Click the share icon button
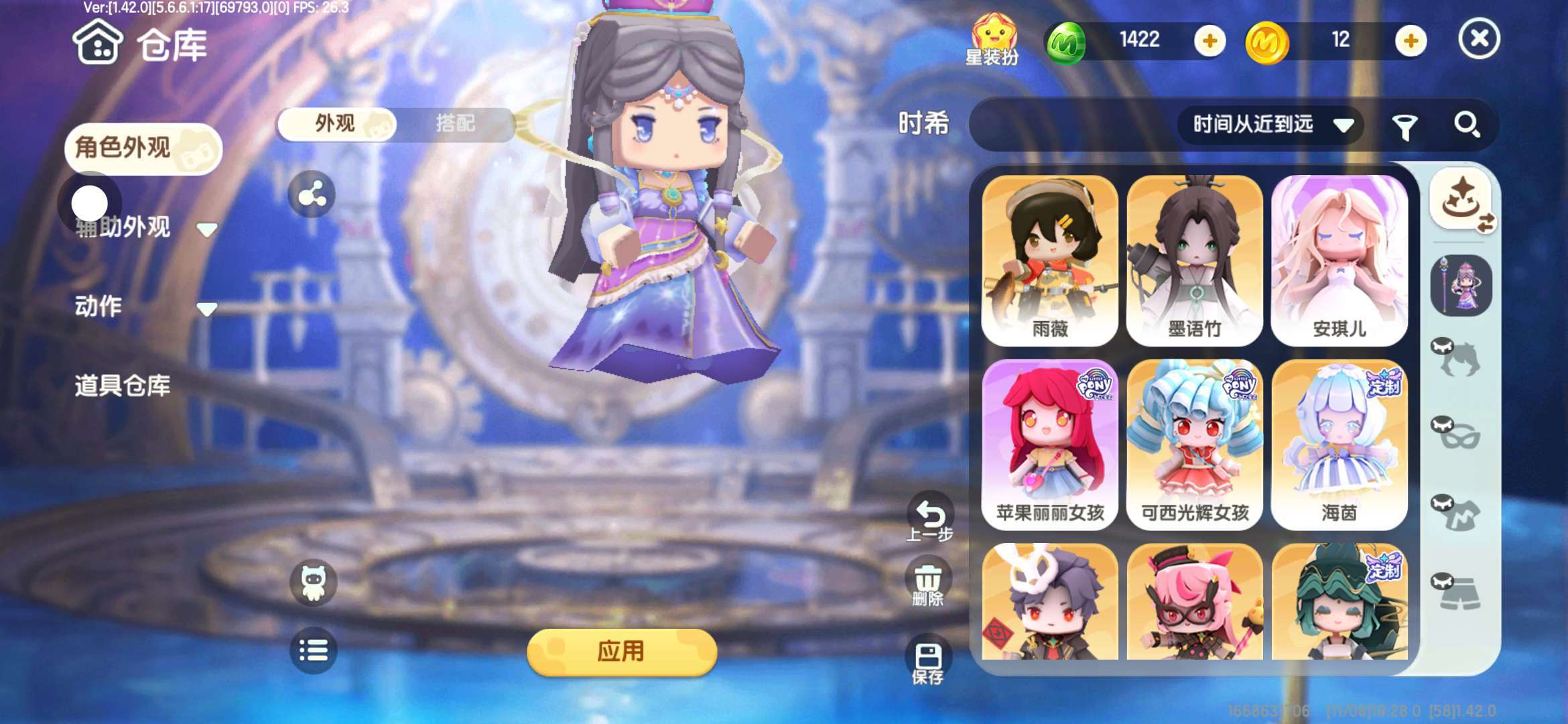 click(x=312, y=195)
